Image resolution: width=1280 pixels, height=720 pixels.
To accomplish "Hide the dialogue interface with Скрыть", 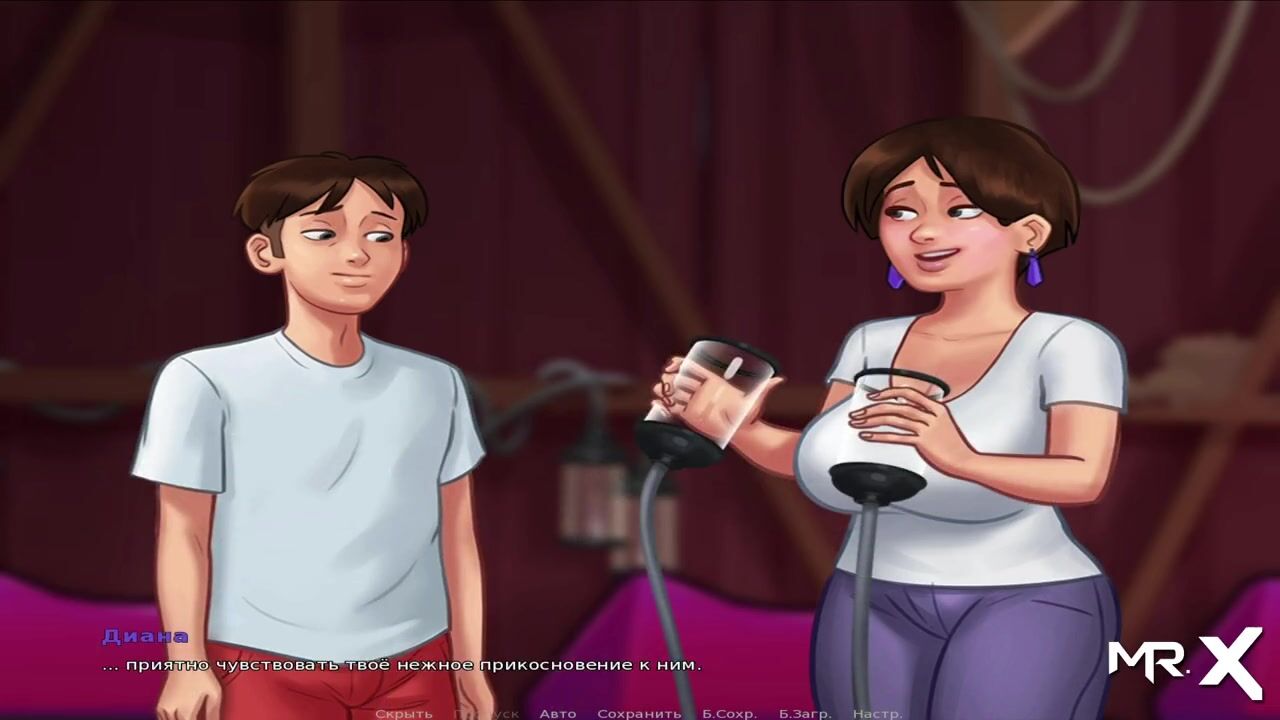I will [x=403, y=713].
